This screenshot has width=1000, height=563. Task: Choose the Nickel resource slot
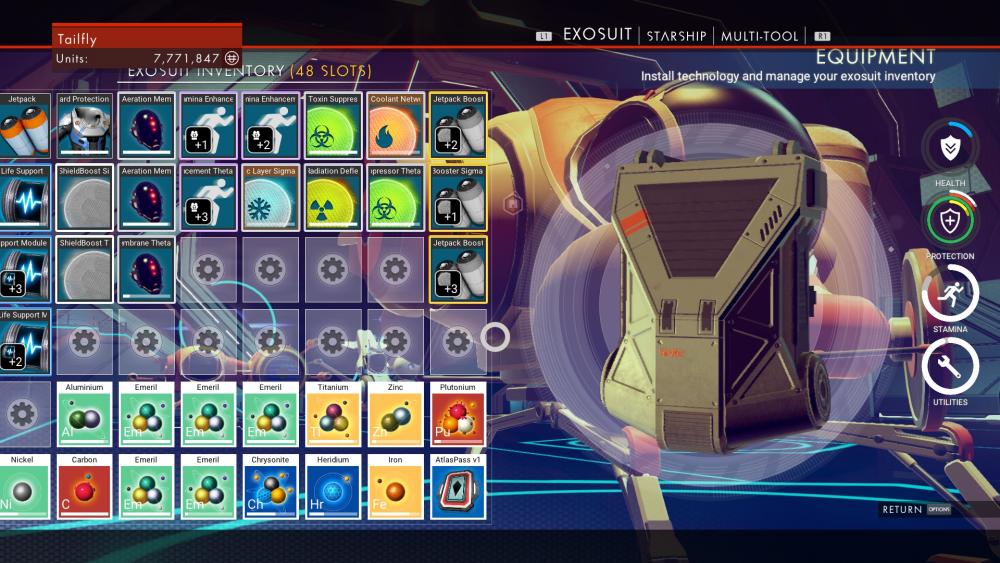(22, 488)
